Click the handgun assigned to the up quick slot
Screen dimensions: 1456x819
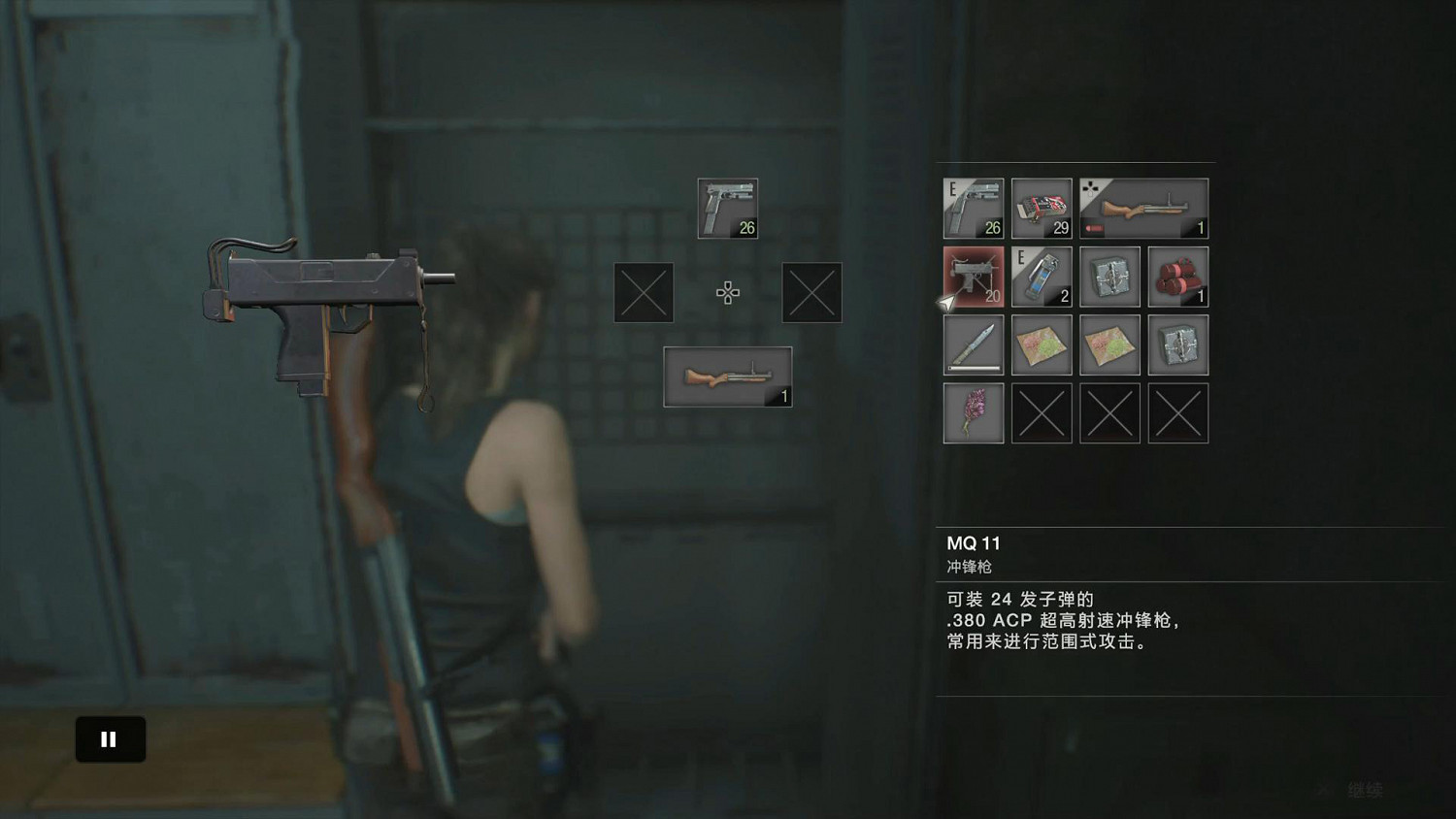[x=728, y=208]
